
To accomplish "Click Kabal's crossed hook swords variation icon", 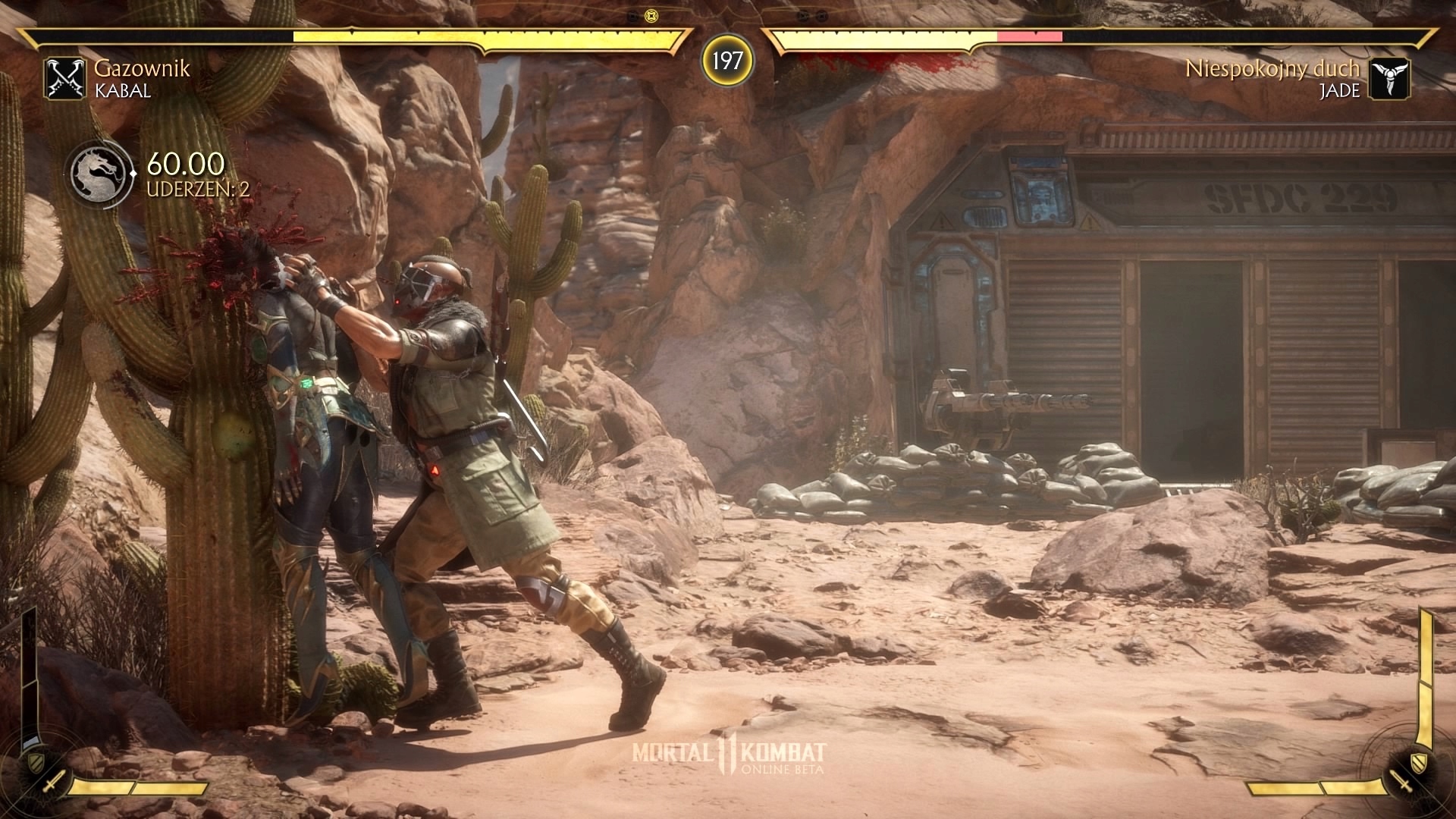I will pyautogui.click(x=64, y=79).
